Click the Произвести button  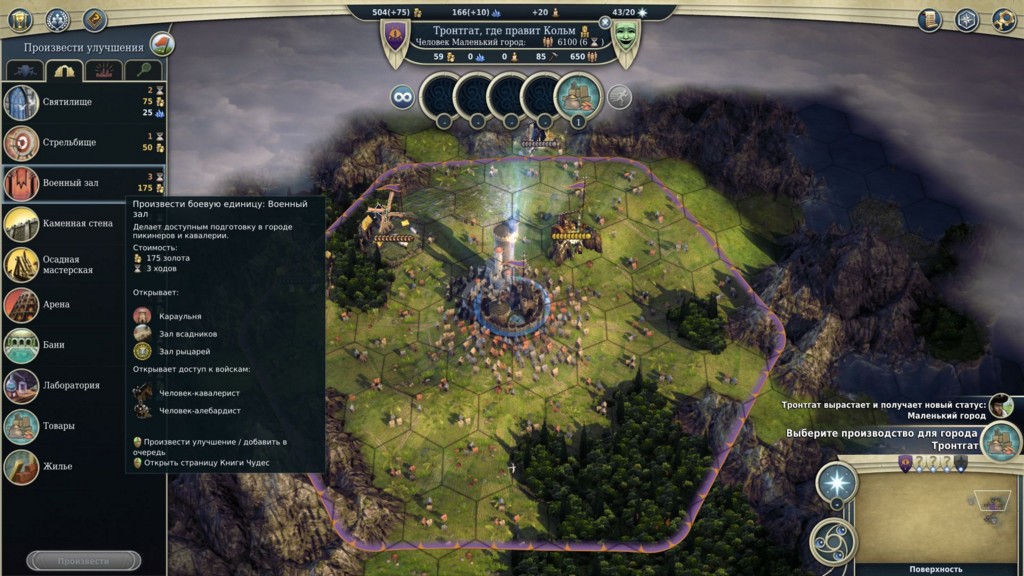(83, 561)
